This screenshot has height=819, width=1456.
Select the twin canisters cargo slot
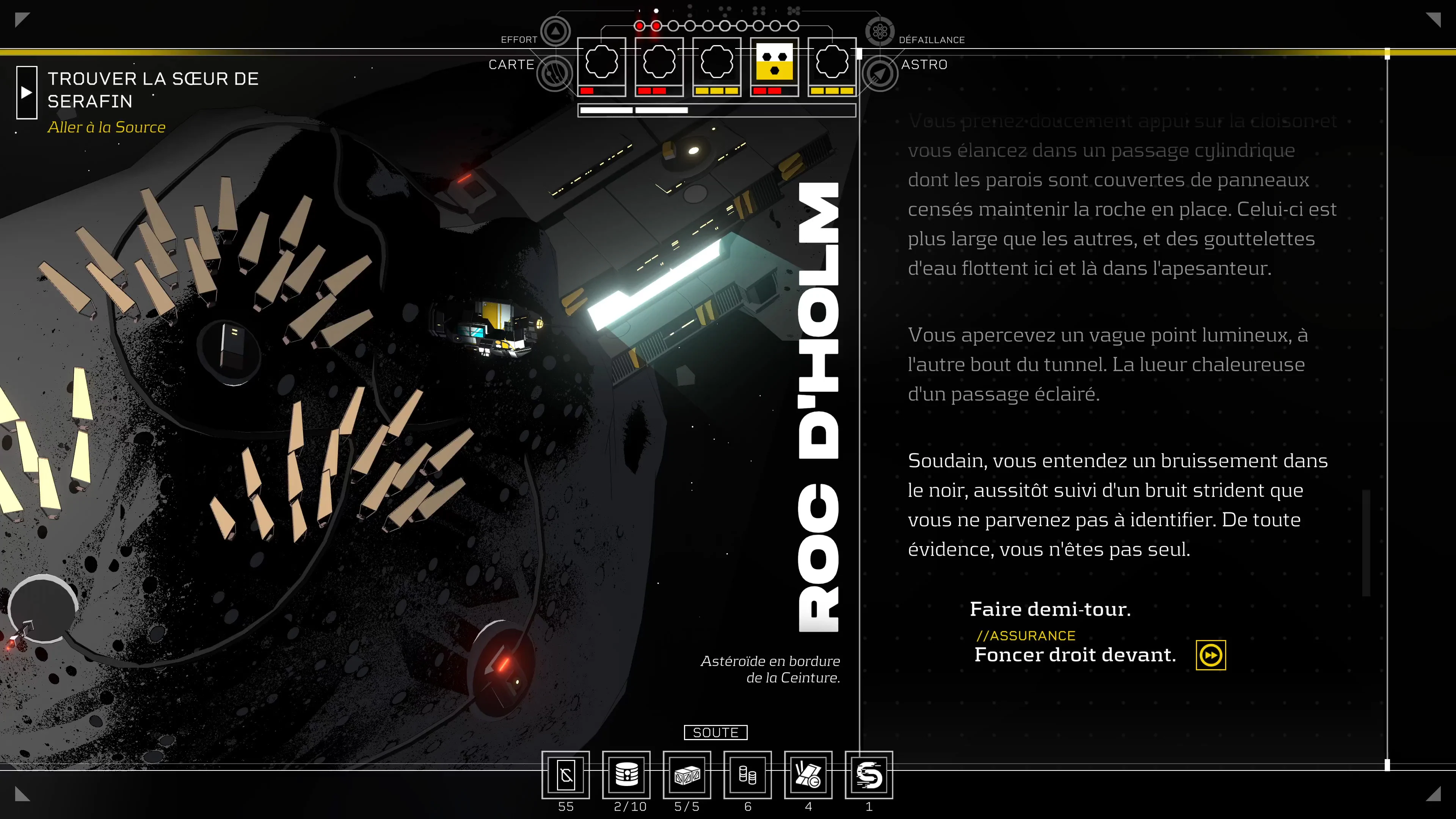[x=747, y=775]
